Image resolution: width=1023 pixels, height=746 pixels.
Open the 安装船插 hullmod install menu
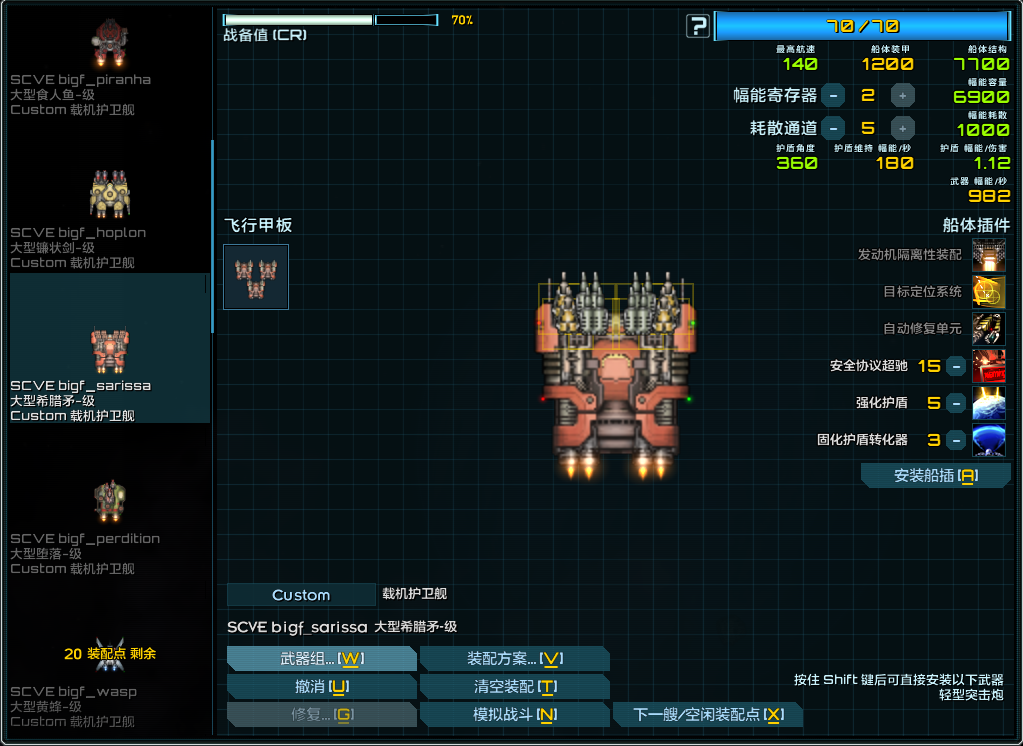tap(935, 476)
